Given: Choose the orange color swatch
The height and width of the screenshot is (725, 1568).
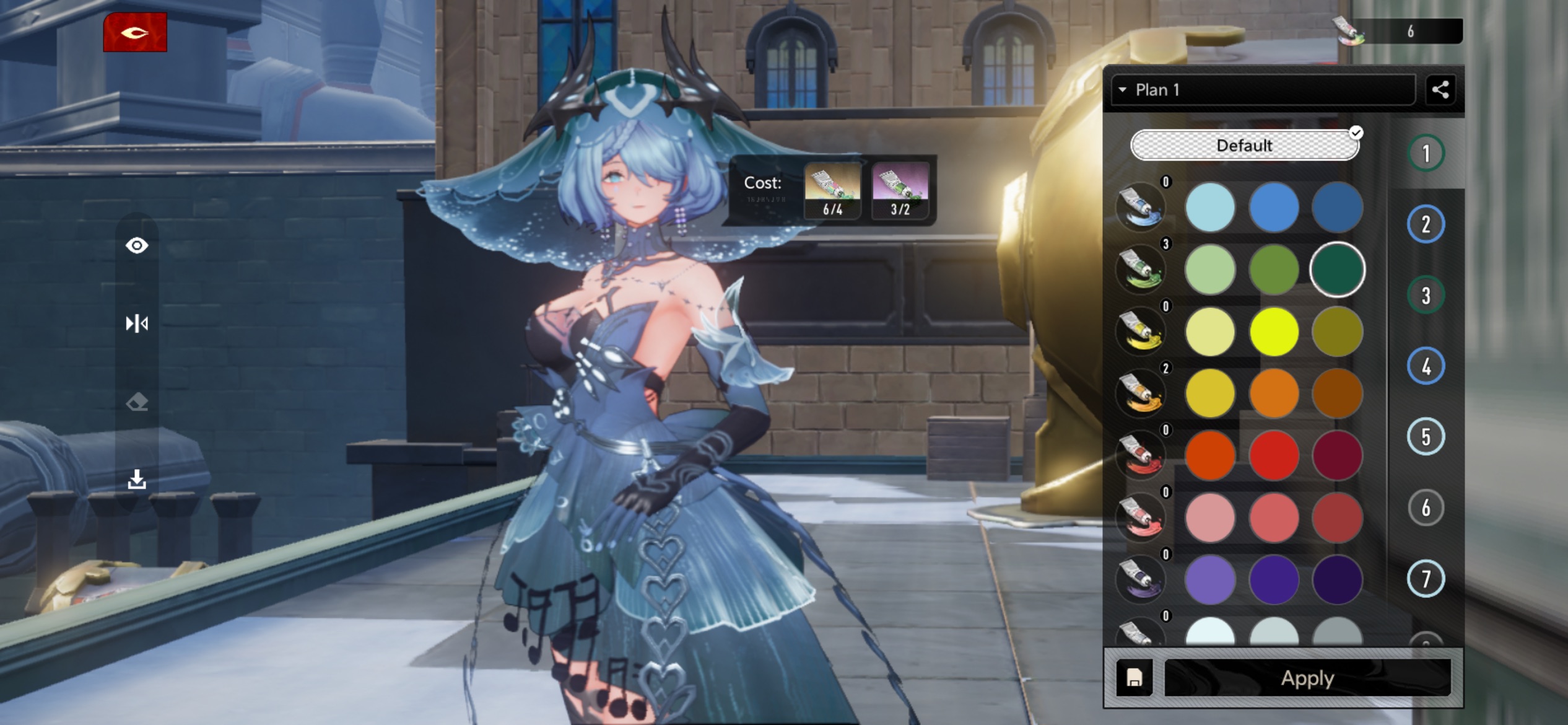Looking at the screenshot, I should (1274, 393).
